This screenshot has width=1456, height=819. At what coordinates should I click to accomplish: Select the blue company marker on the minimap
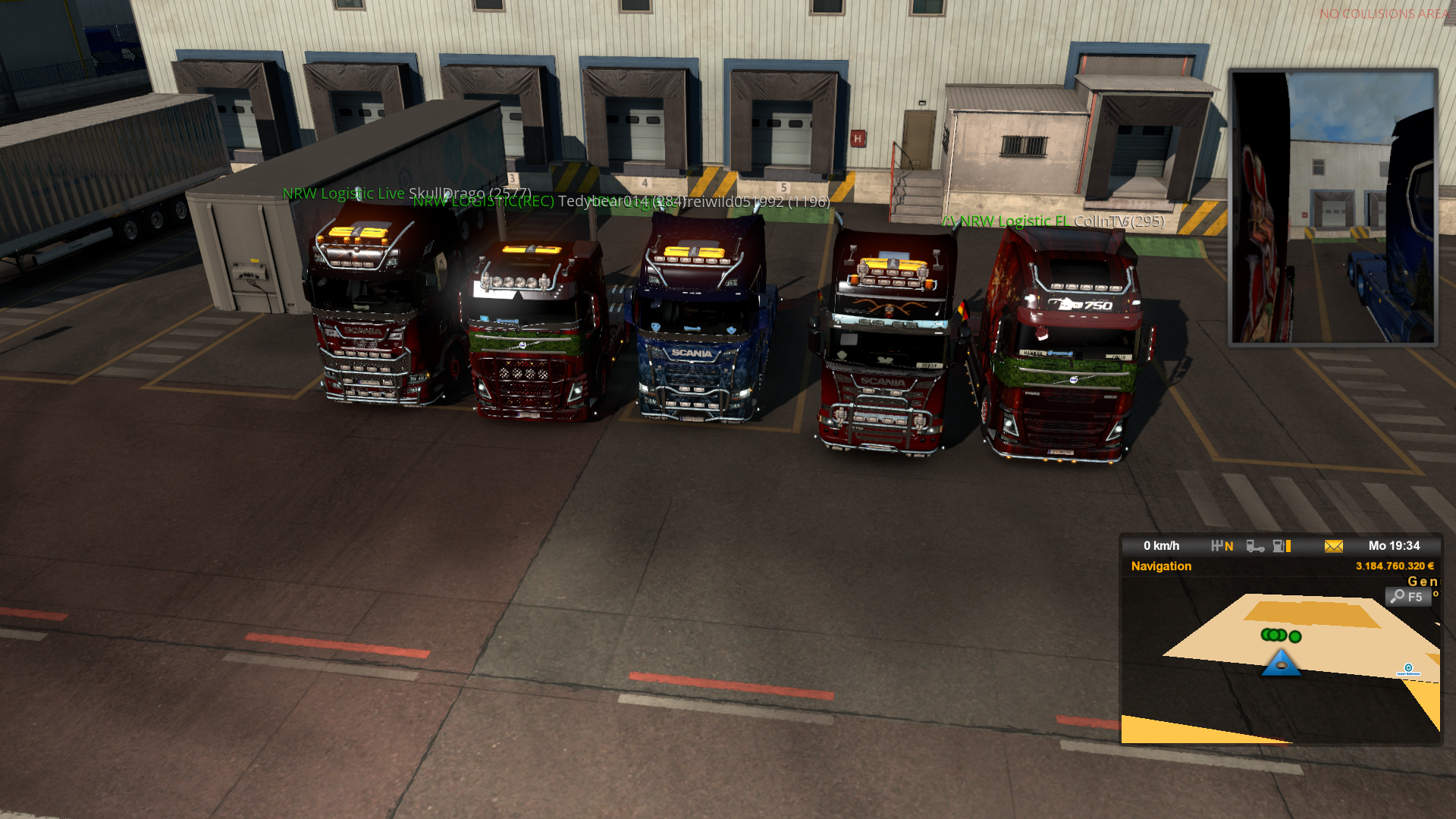click(1408, 668)
